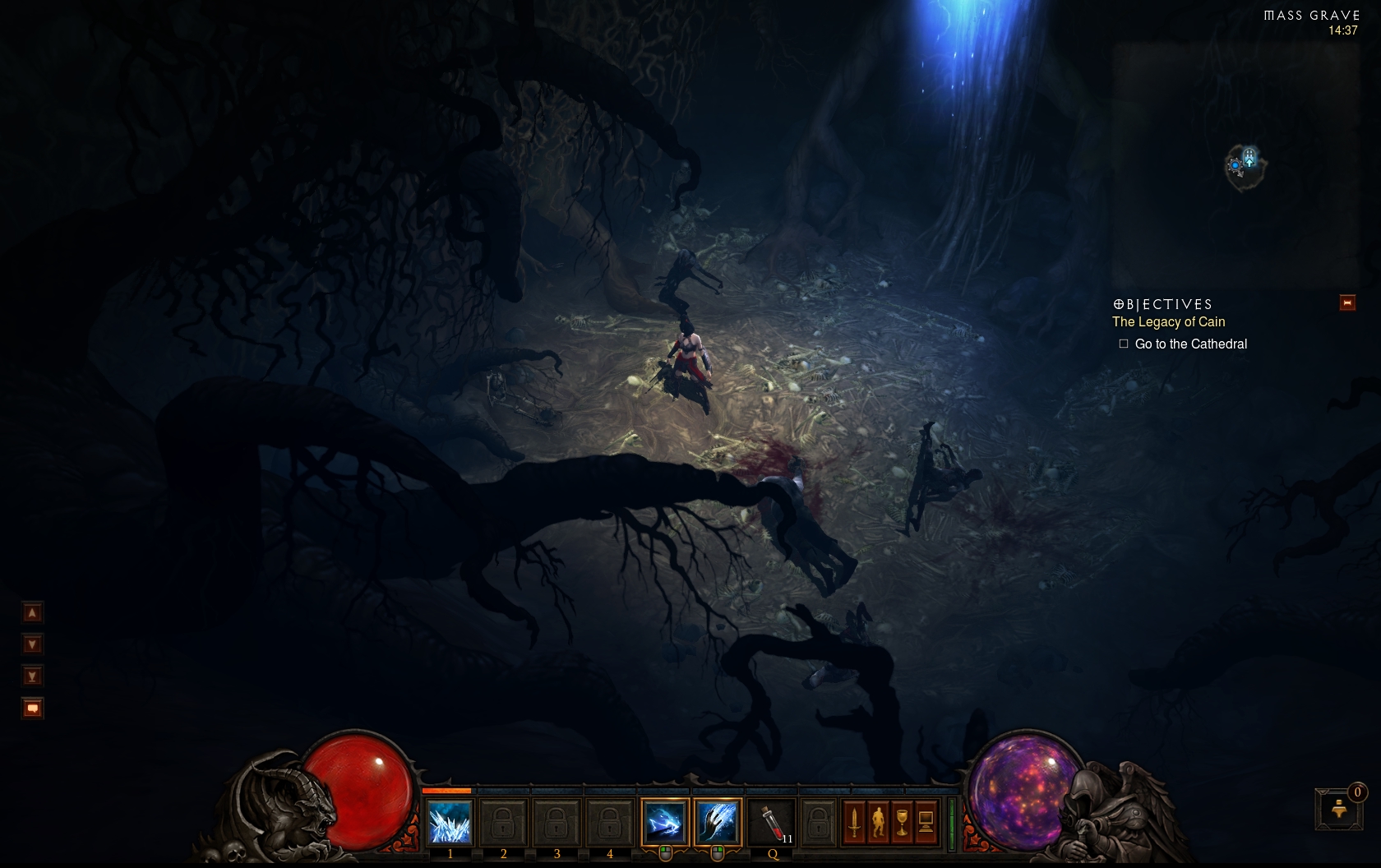Open the inventory via the sword icon
This screenshot has height=868, width=1381.
point(854,822)
